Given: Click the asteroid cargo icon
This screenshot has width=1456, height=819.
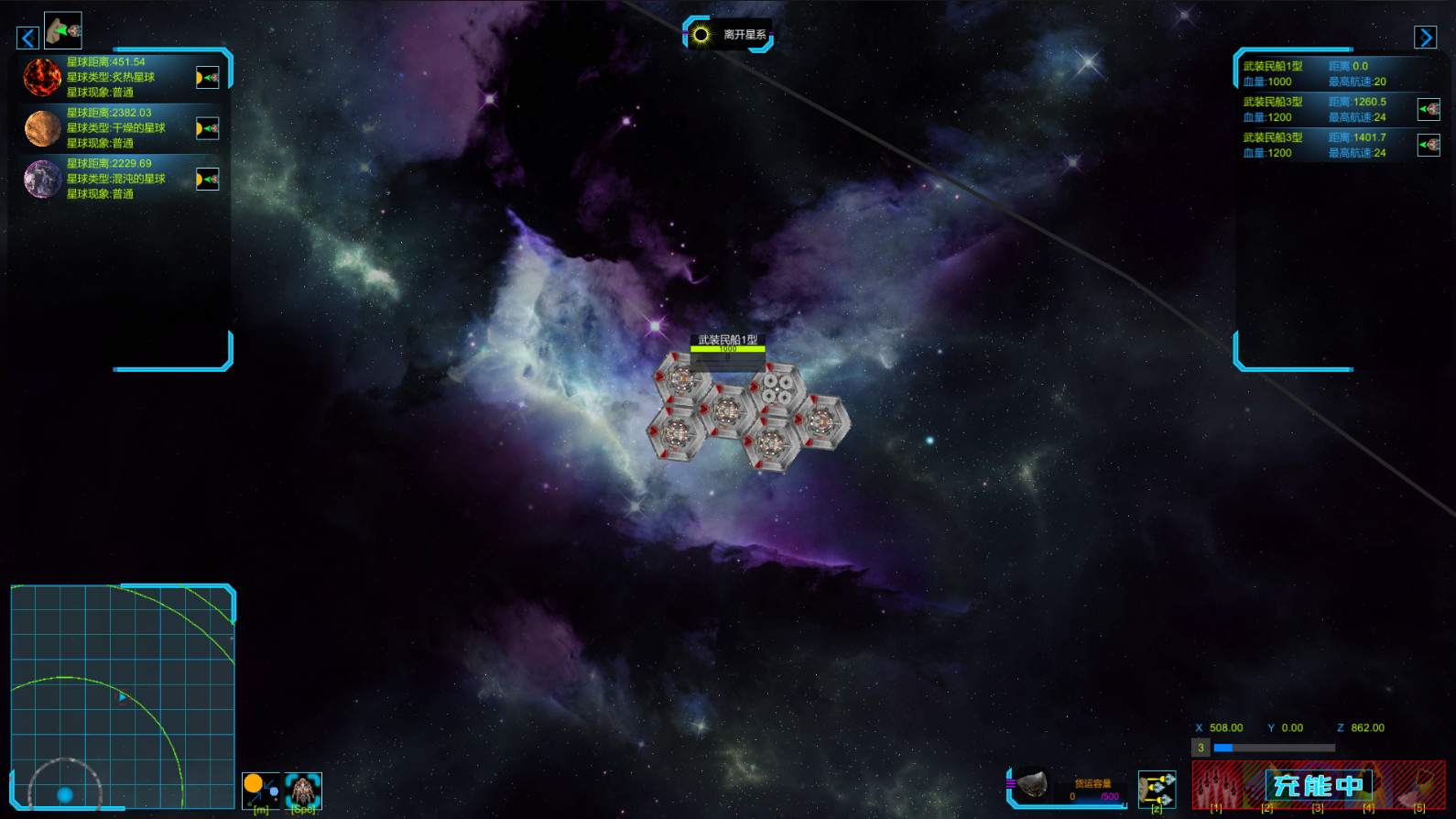Looking at the screenshot, I should [1034, 785].
